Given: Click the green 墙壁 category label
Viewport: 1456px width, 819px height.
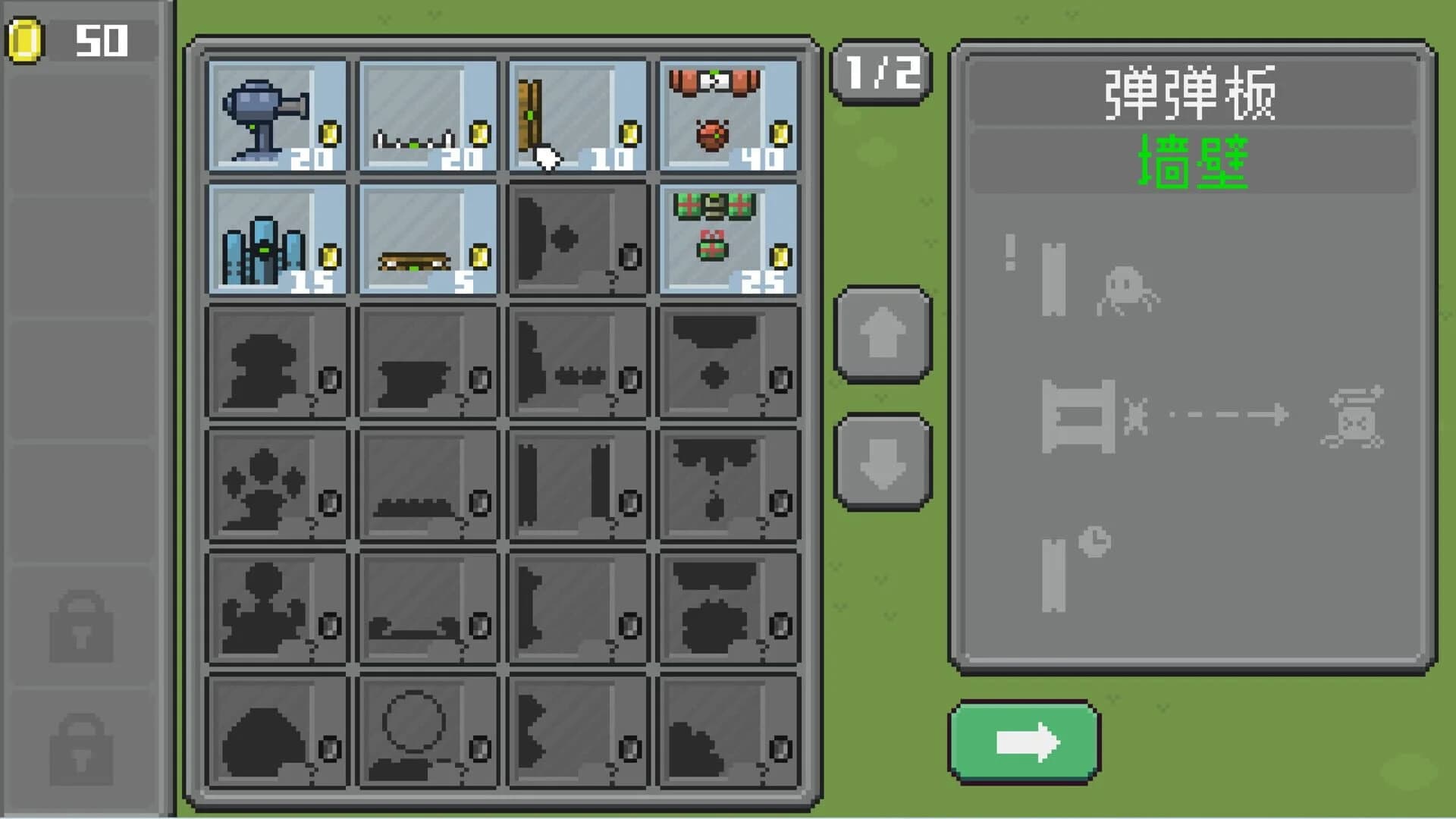Looking at the screenshot, I should (x=1188, y=163).
